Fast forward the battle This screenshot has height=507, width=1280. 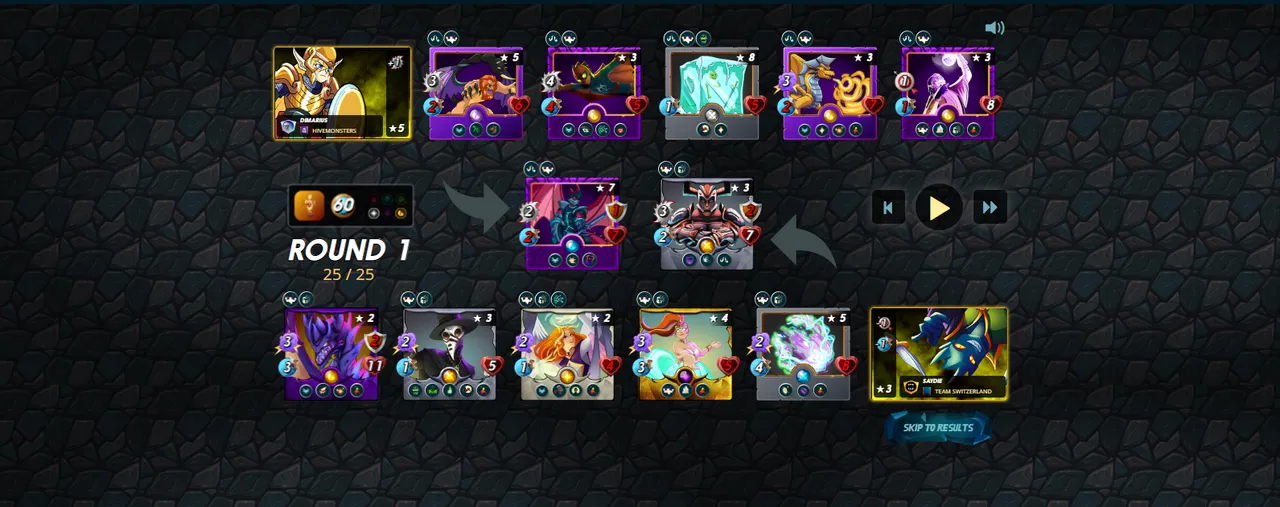click(990, 207)
